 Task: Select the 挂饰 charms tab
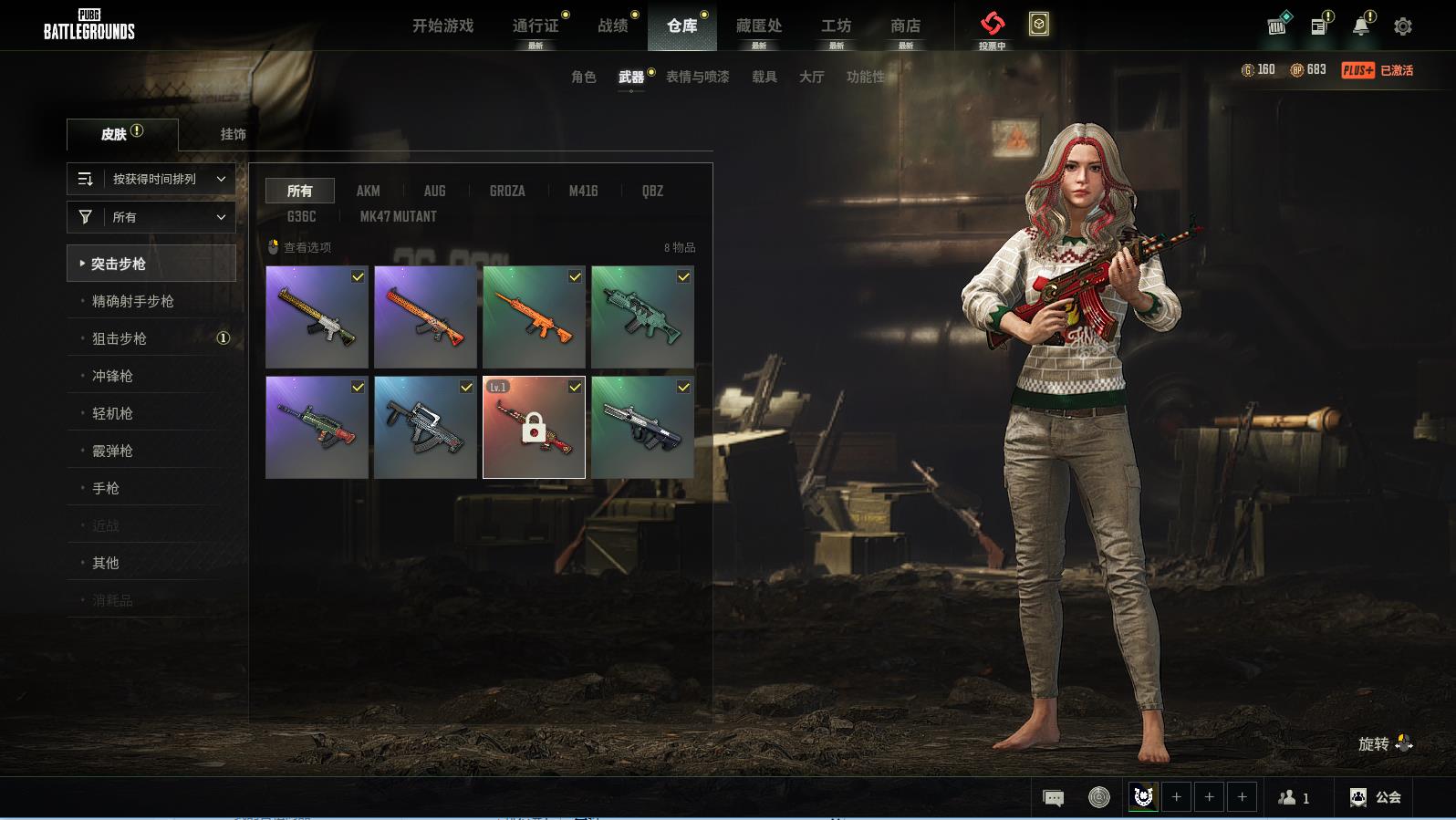pos(233,134)
